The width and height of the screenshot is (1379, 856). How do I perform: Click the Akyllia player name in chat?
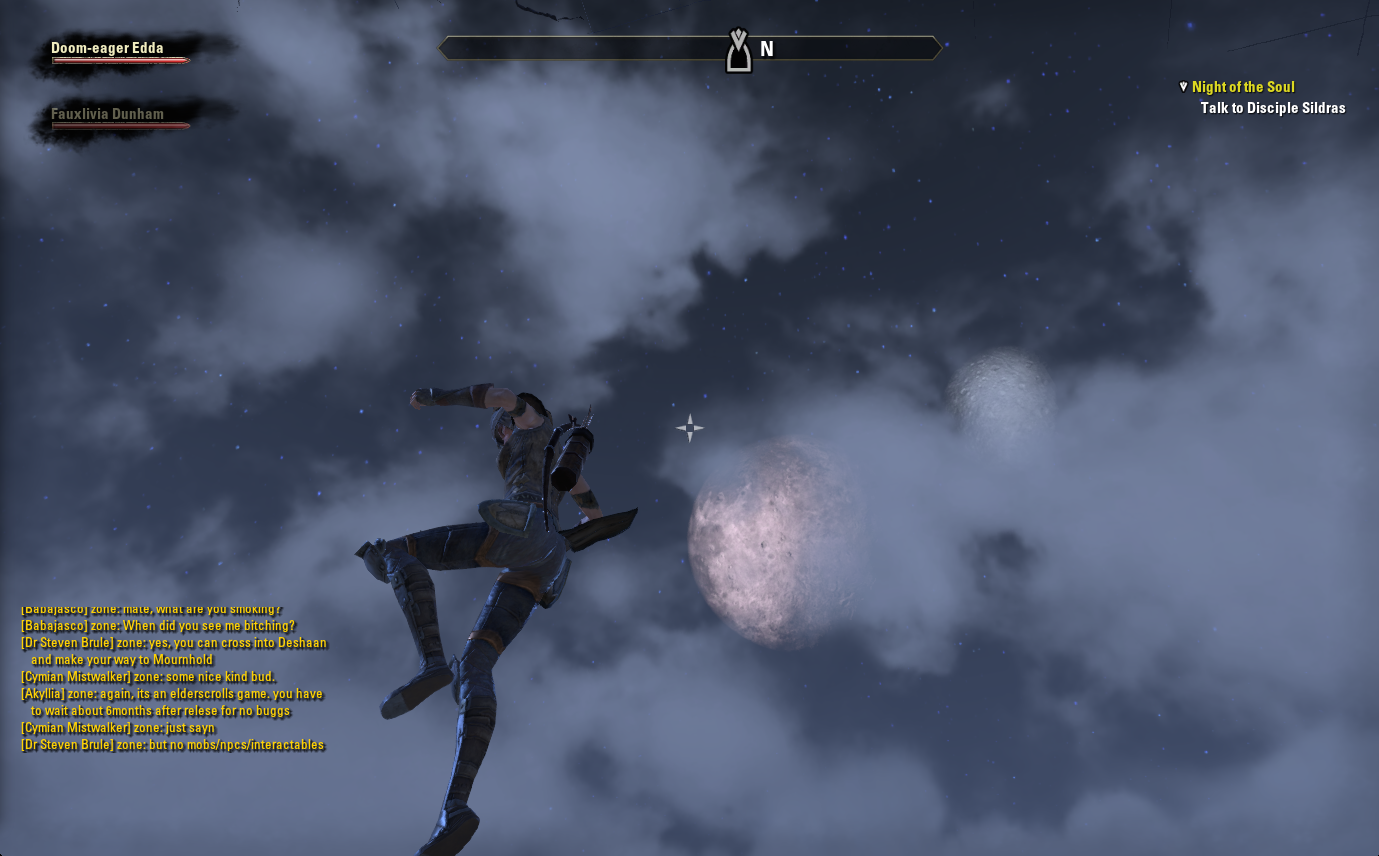point(42,694)
